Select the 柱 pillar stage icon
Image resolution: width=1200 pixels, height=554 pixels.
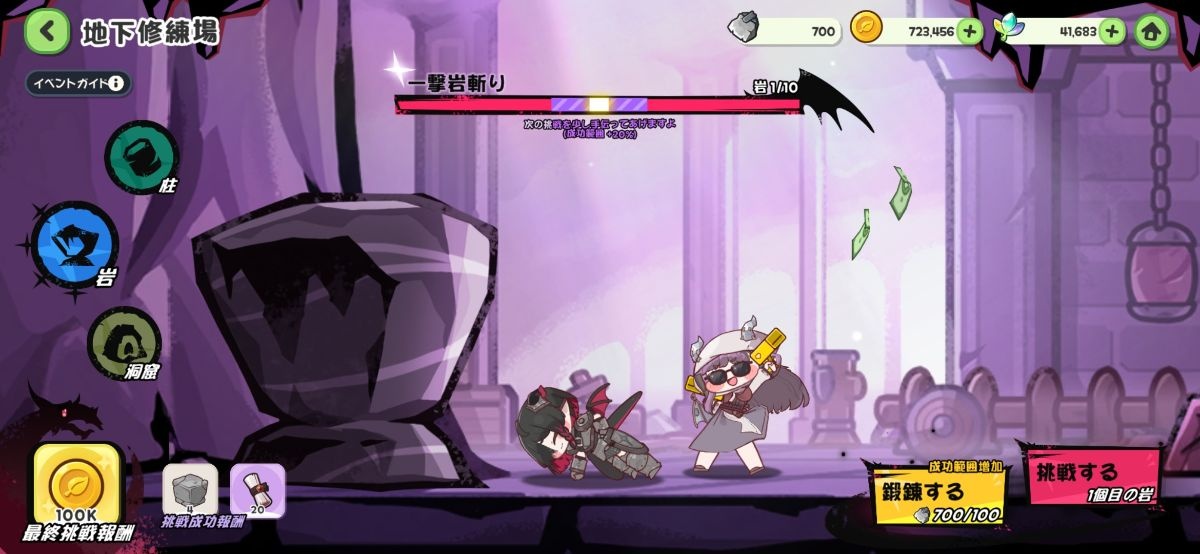pos(141,155)
